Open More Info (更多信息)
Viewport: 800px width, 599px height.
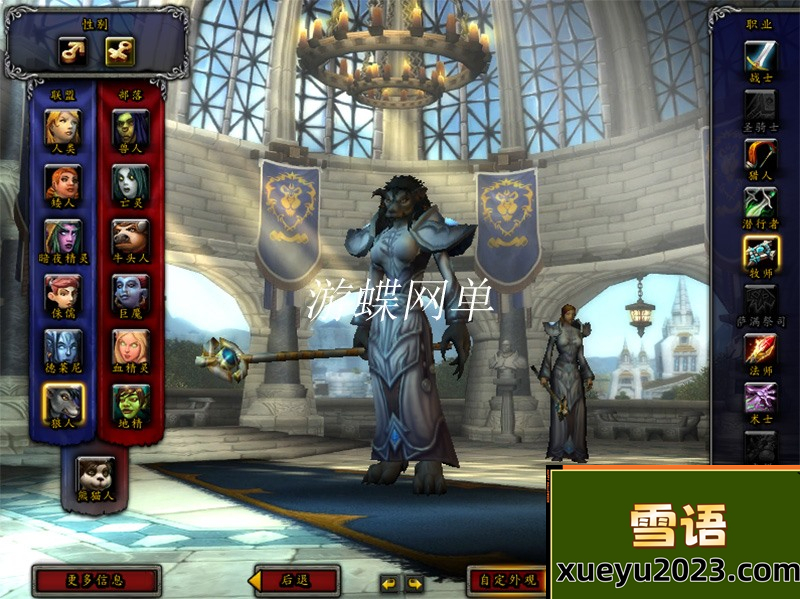(96, 580)
